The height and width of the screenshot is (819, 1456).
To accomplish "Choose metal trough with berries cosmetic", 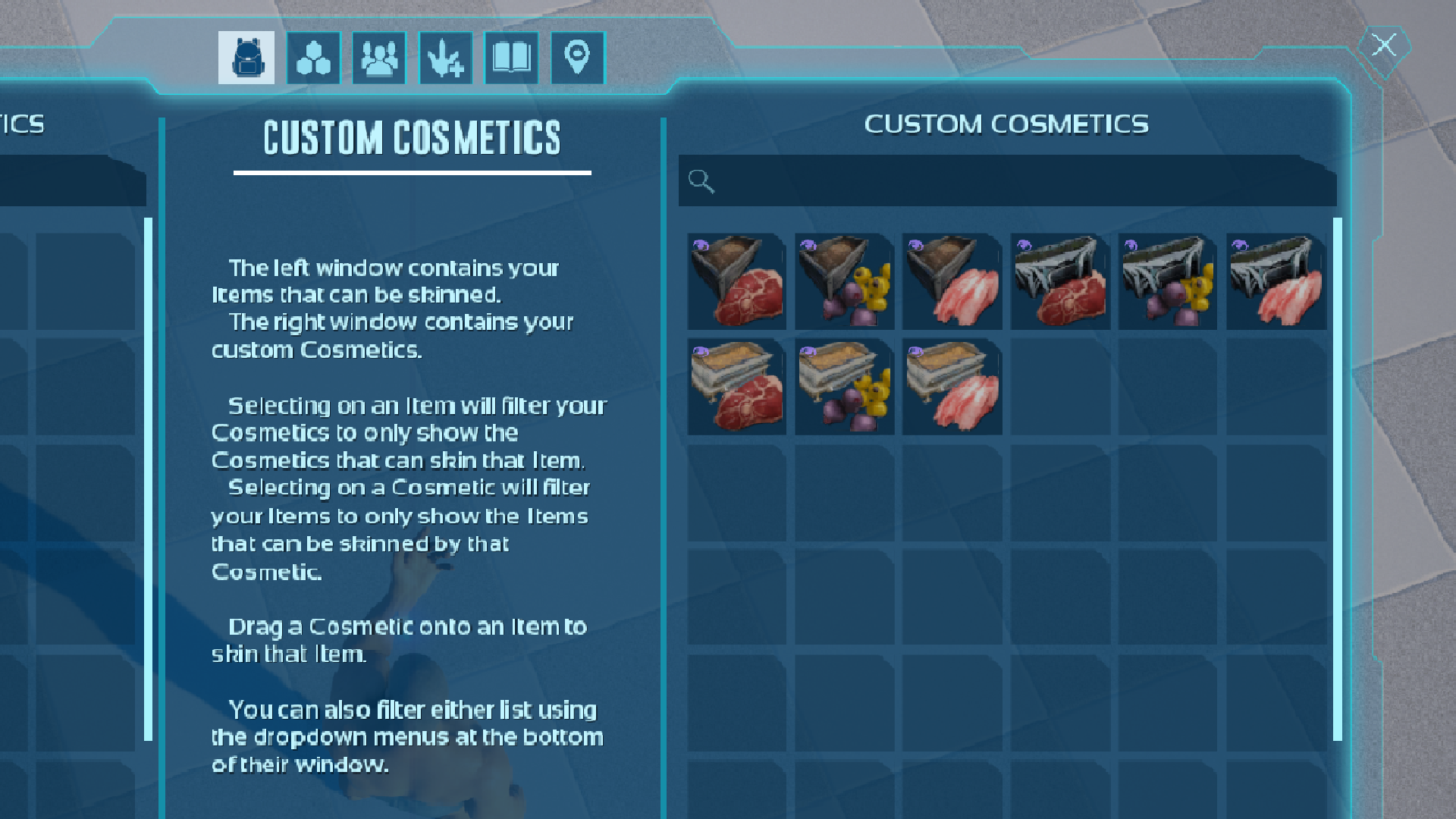I will 1168,281.
